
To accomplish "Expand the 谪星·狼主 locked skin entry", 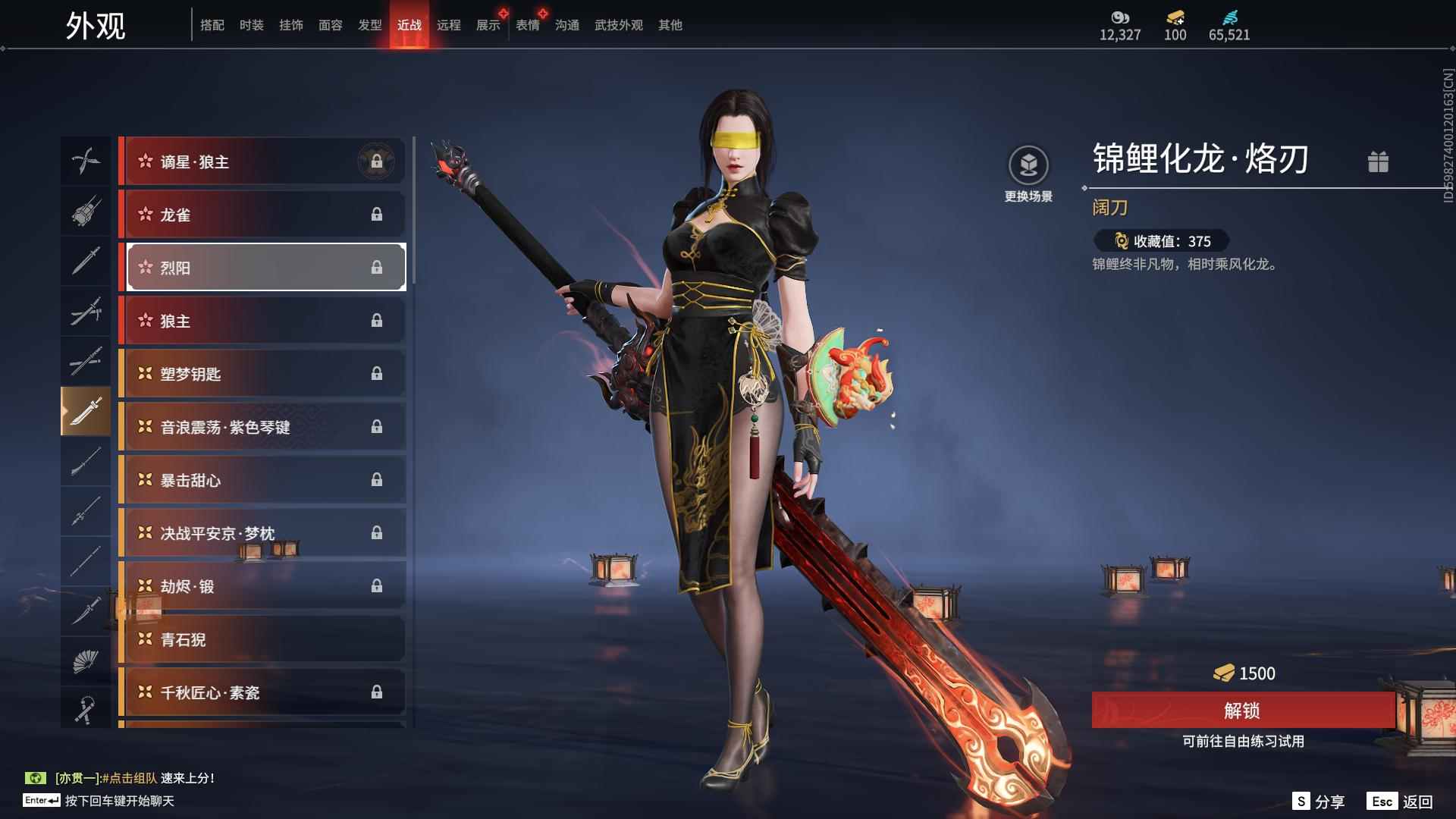I will pyautogui.click(x=263, y=161).
